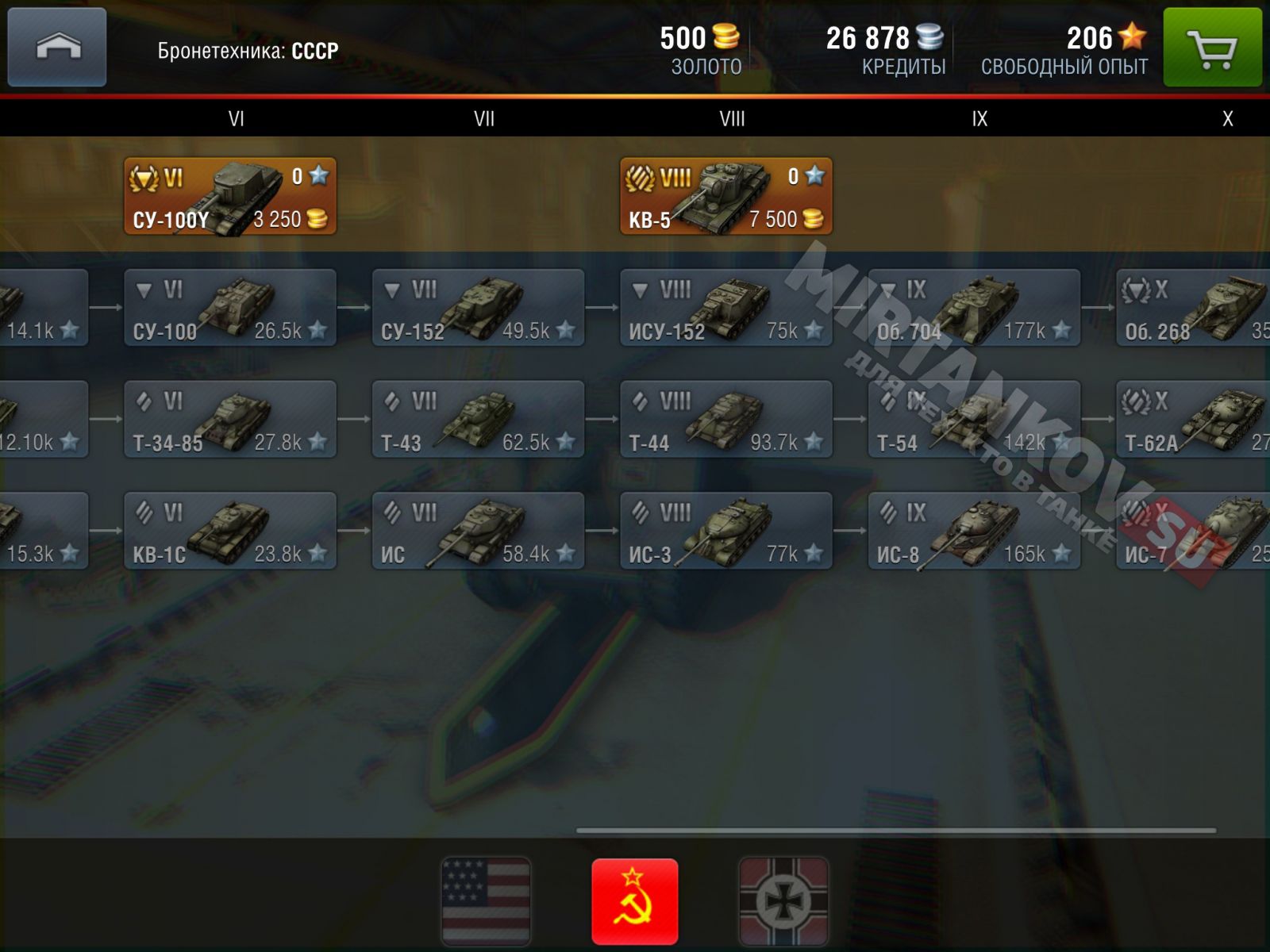This screenshot has height=952, width=1270.
Task: Select the КВ-1С heavy tank
Action: 230,531
